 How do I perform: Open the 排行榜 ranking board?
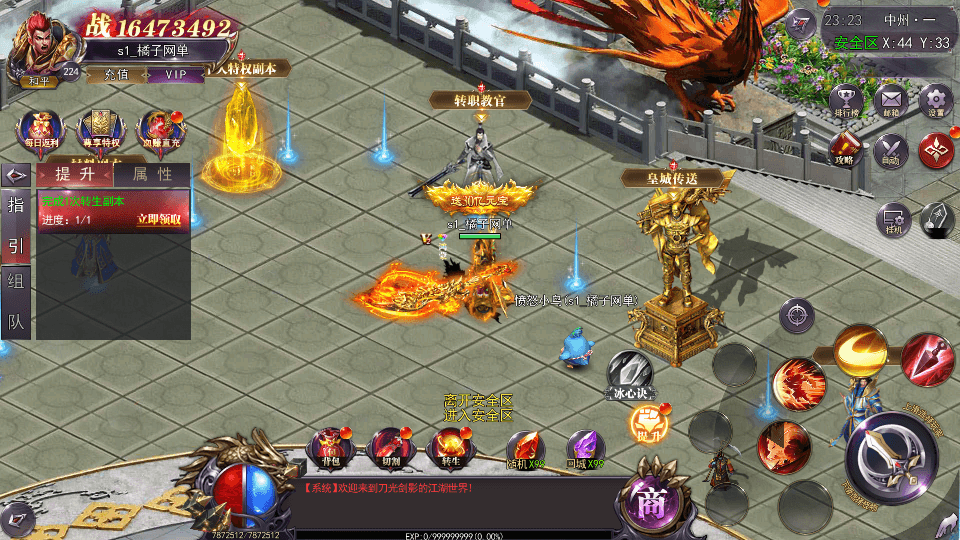[846, 103]
